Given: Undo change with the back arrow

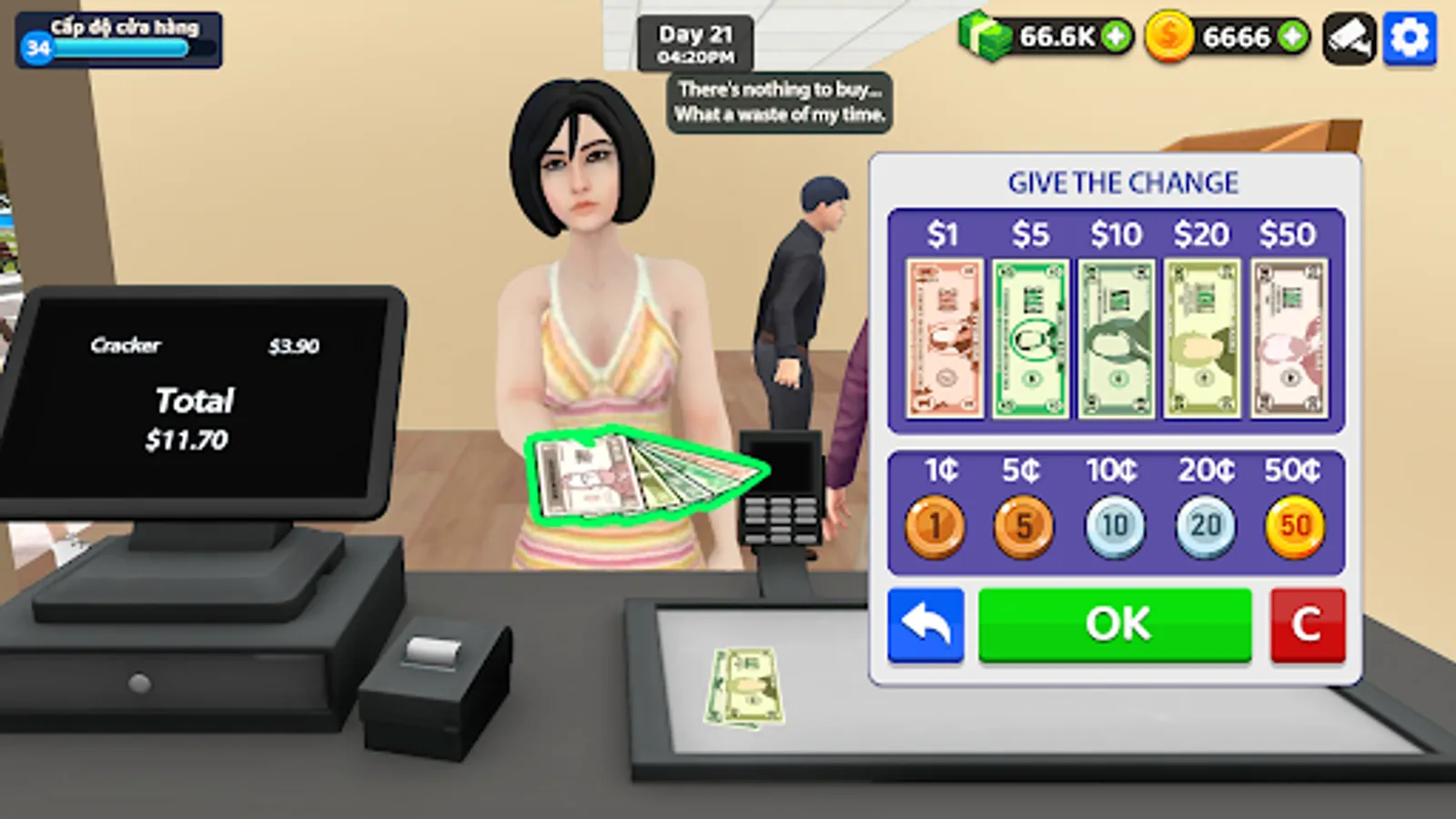Looking at the screenshot, I should point(925,623).
